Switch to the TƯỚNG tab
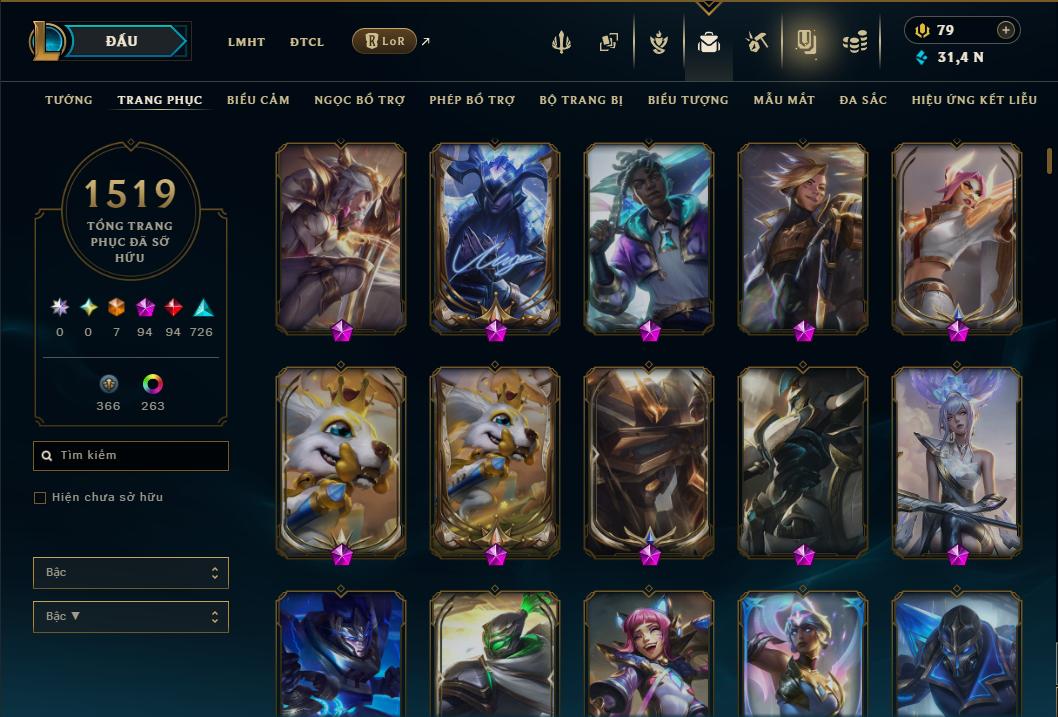The width and height of the screenshot is (1058, 717). click(69, 100)
